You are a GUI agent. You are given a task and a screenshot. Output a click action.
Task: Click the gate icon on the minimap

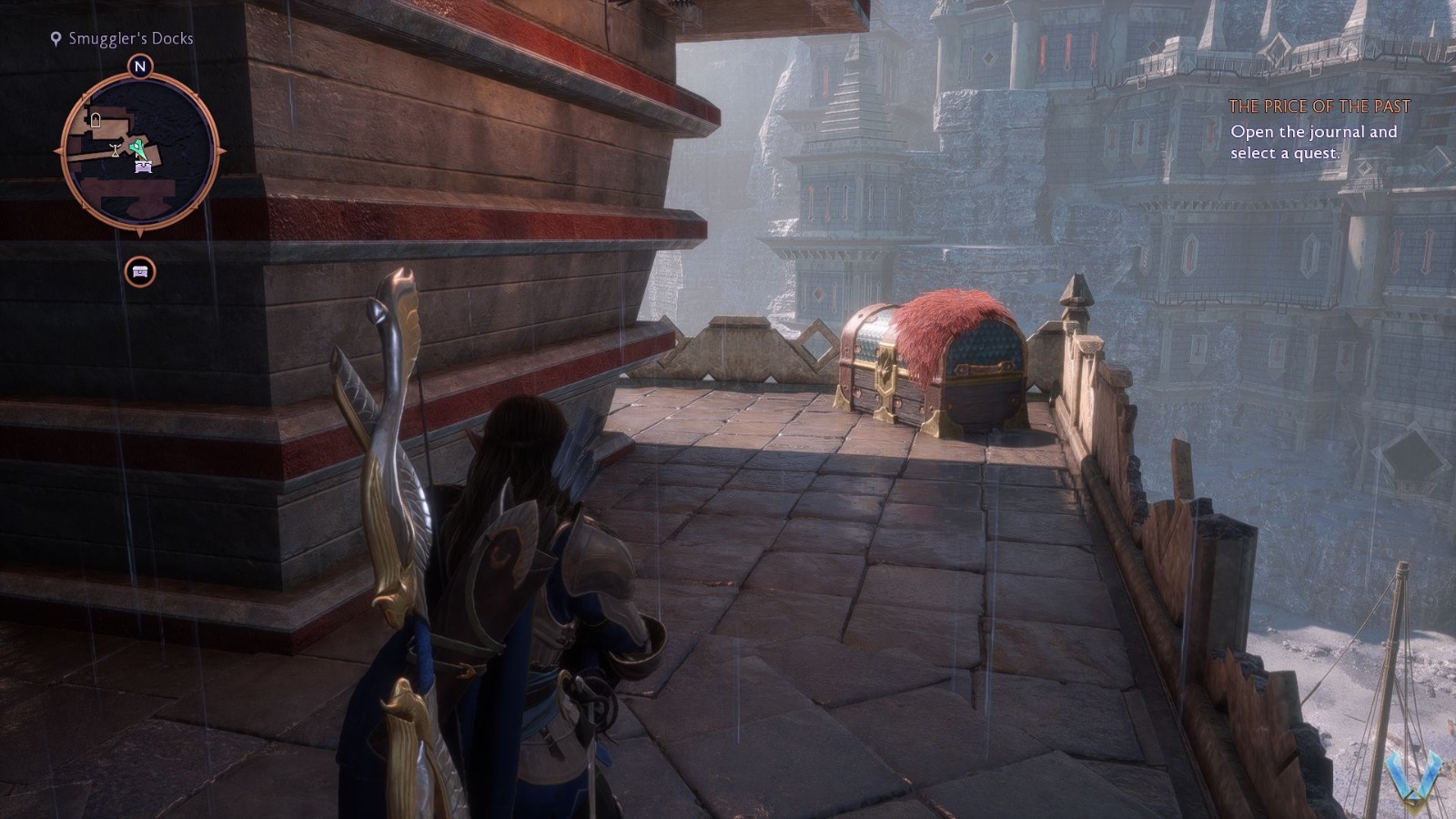coord(96,118)
